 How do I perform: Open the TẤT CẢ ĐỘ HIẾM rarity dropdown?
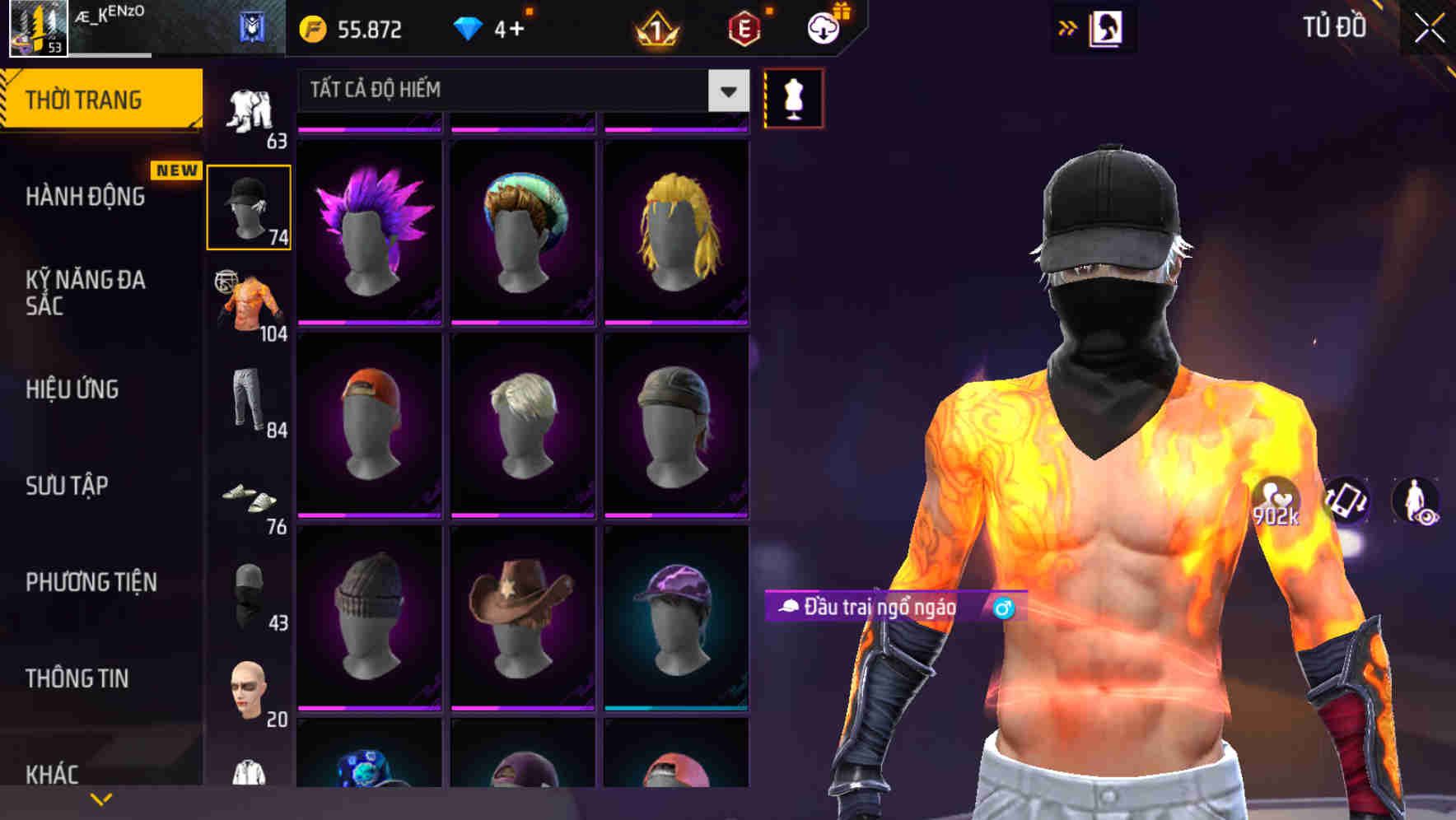519,91
